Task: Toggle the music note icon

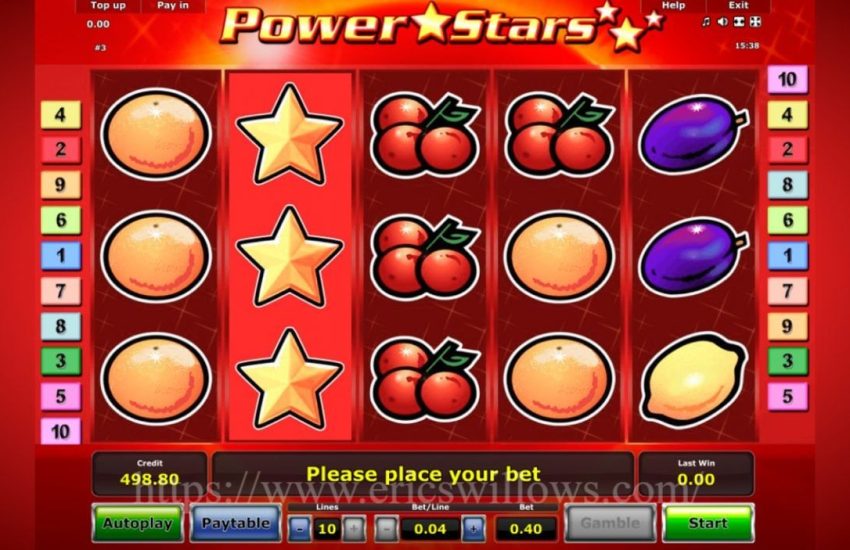Action: point(706,22)
